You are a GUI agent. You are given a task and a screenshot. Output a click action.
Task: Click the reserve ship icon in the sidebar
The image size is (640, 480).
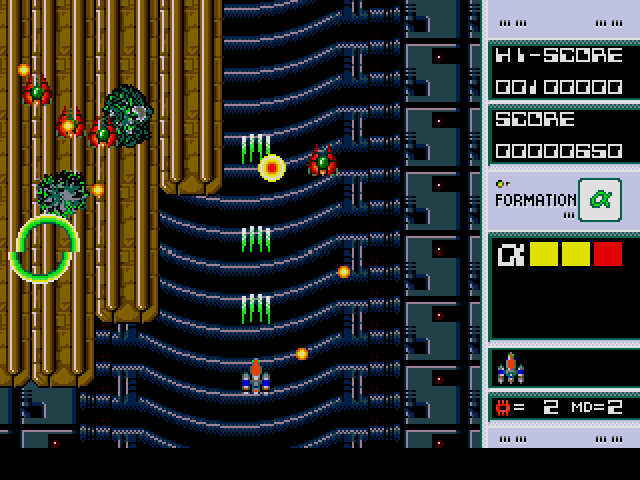click(x=511, y=369)
